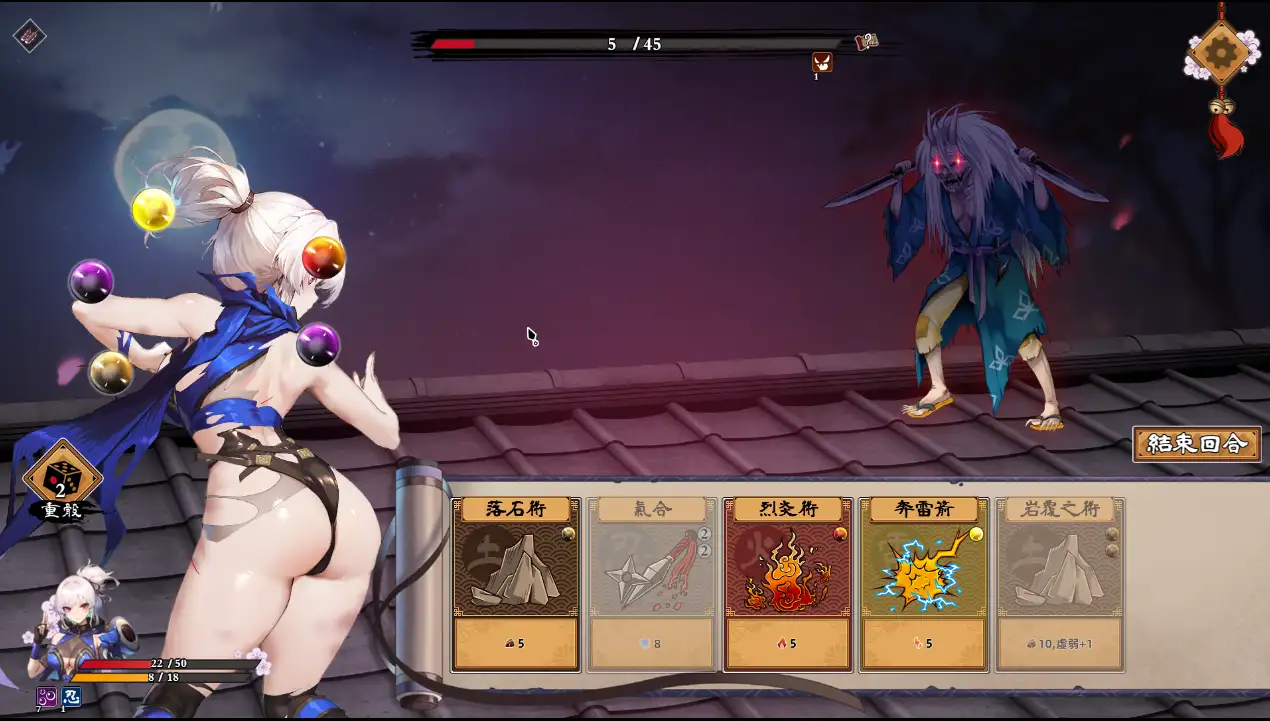1270x721 pixels.
Task: Click the diamond icon in the top-left corner
Action: coord(29,36)
